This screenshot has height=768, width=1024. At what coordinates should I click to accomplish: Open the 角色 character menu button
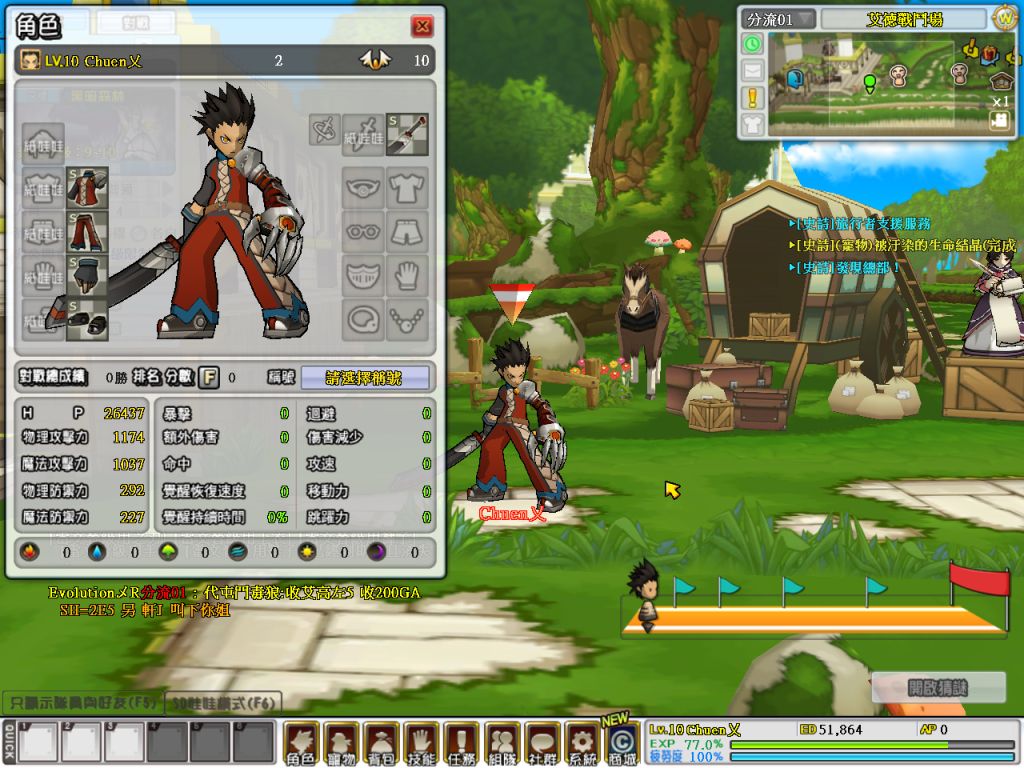click(301, 743)
